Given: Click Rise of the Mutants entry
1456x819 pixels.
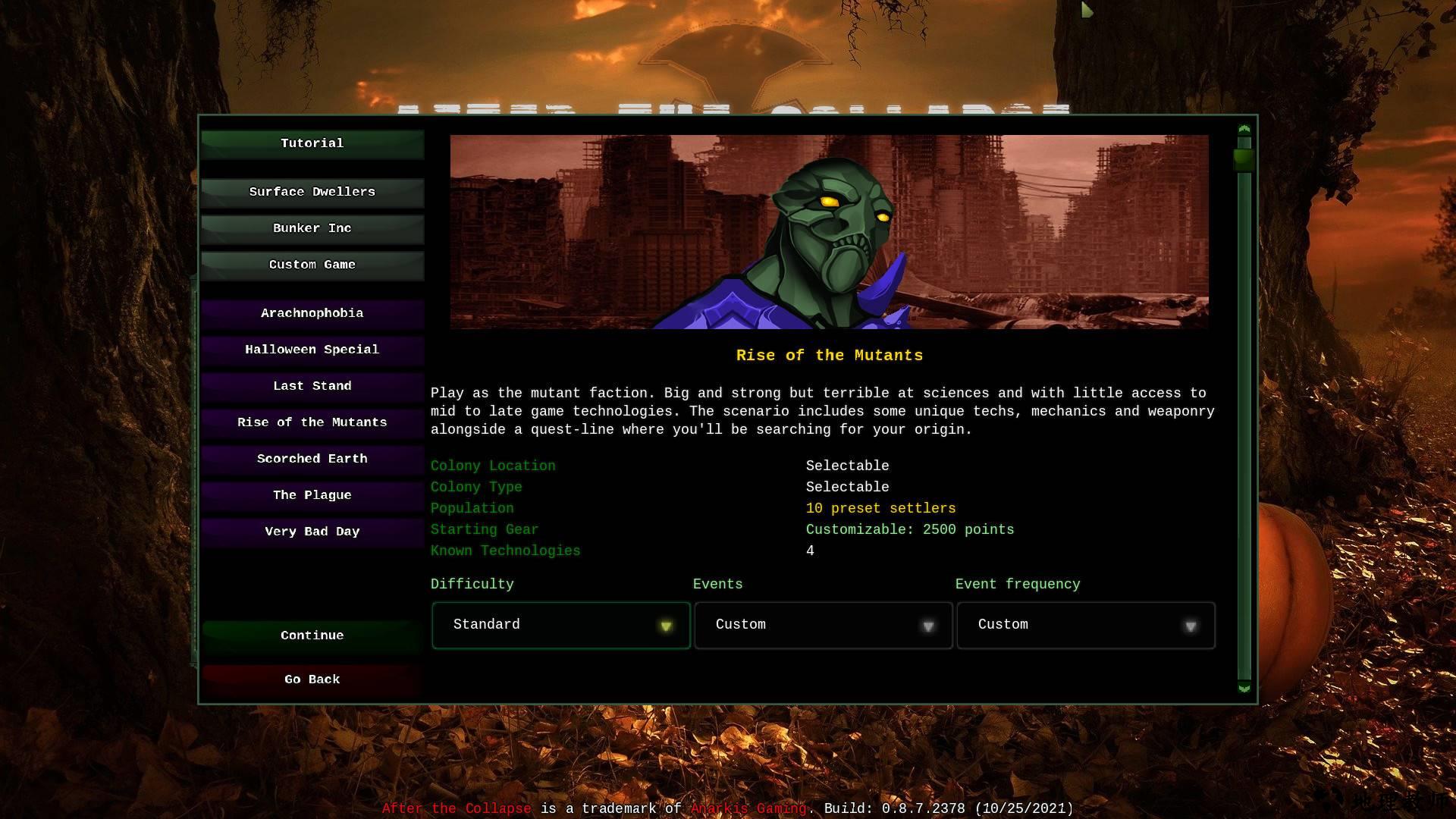Looking at the screenshot, I should tap(312, 422).
